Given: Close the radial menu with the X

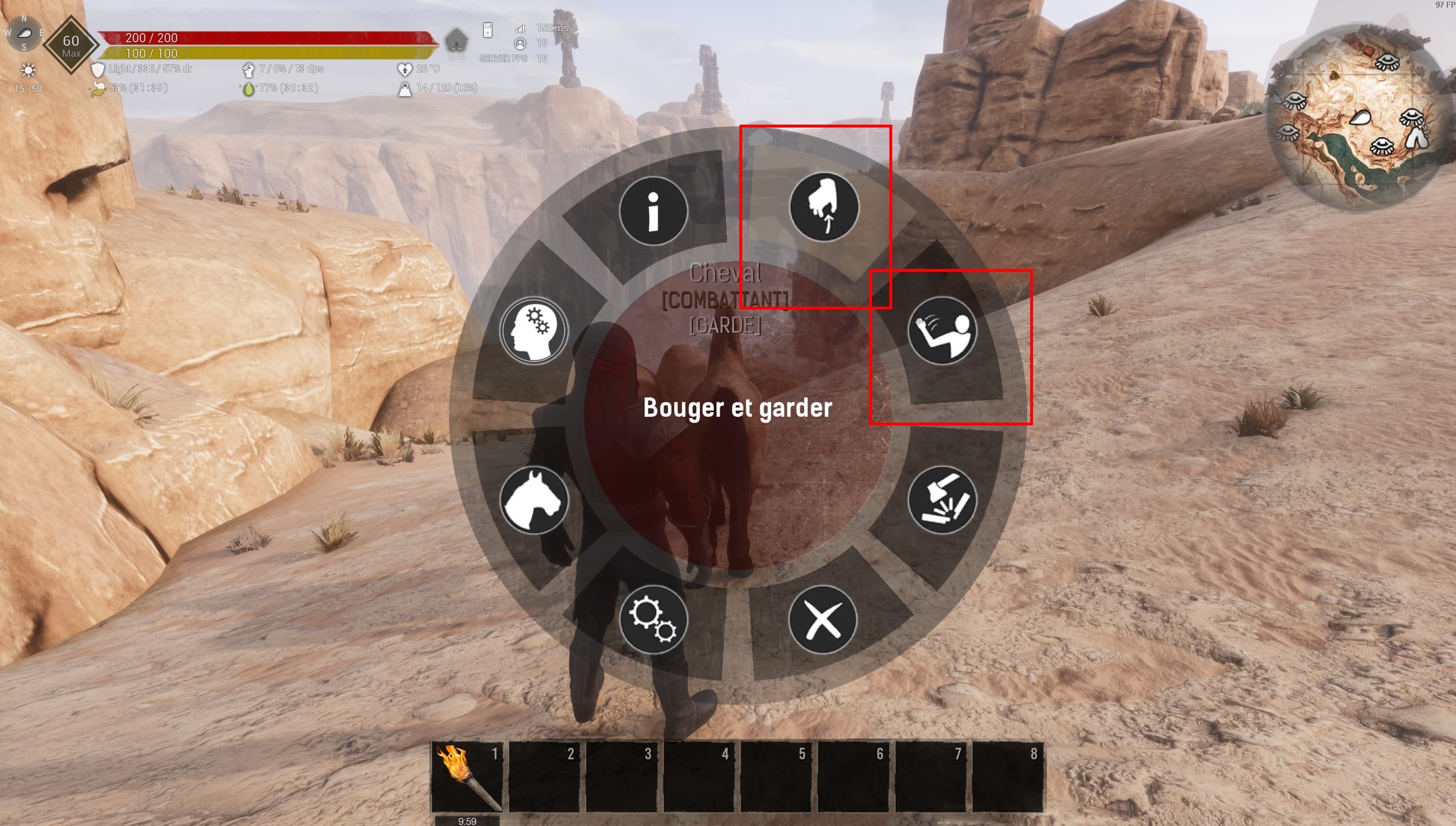Looking at the screenshot, I should 823,620.
